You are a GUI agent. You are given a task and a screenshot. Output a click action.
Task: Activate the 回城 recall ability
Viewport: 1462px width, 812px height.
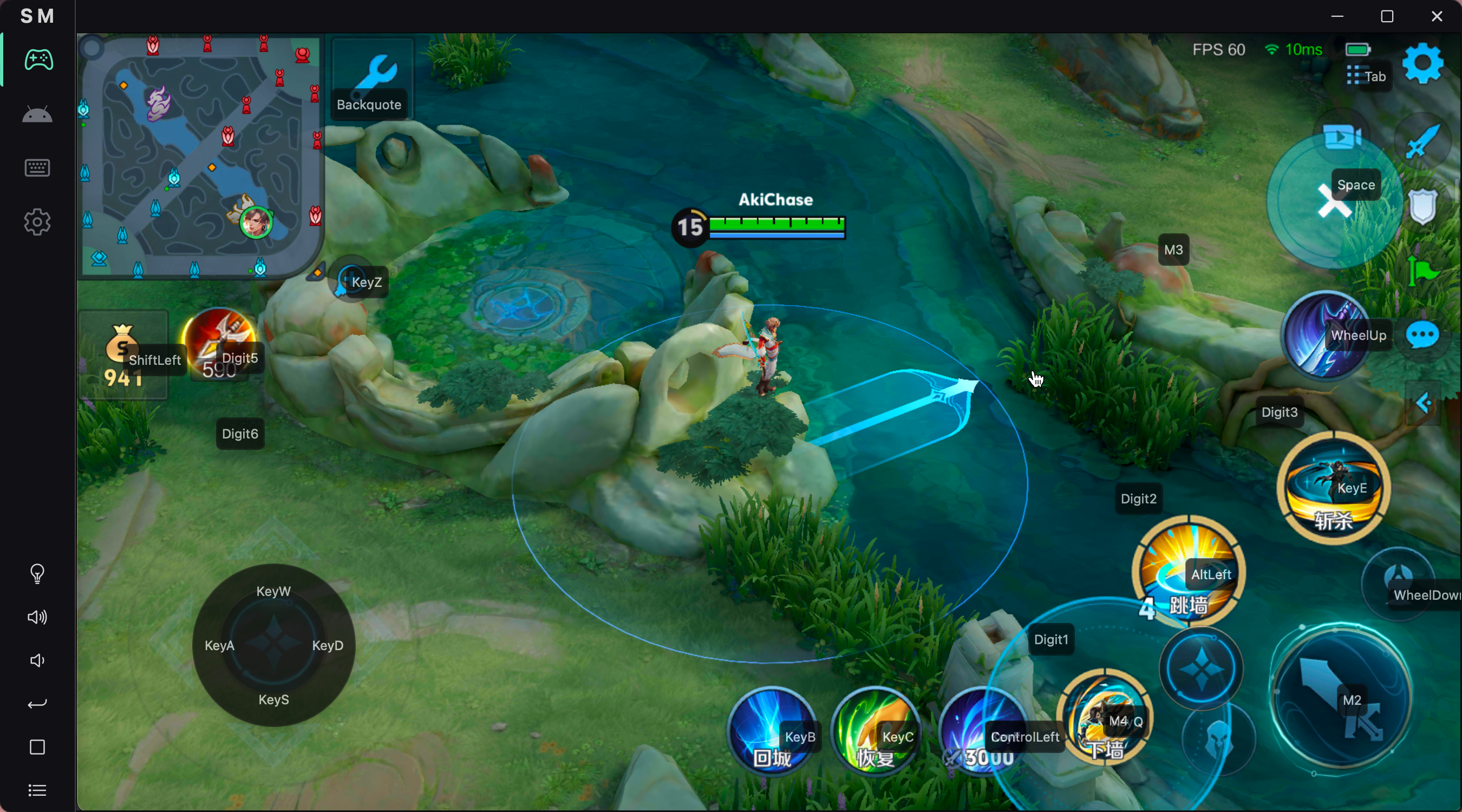pyautogui.click(x=771, y=730)
